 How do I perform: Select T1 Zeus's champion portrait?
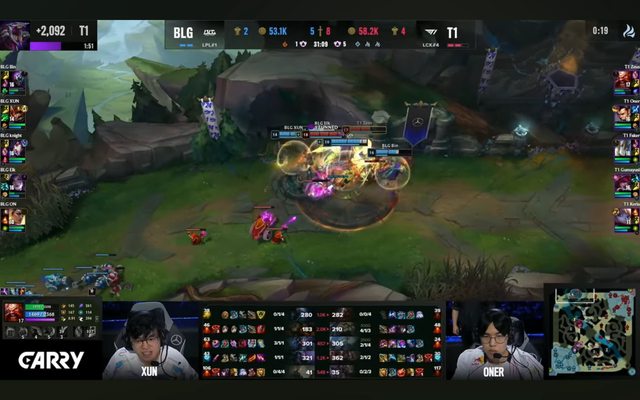click(x=623, y=81)
